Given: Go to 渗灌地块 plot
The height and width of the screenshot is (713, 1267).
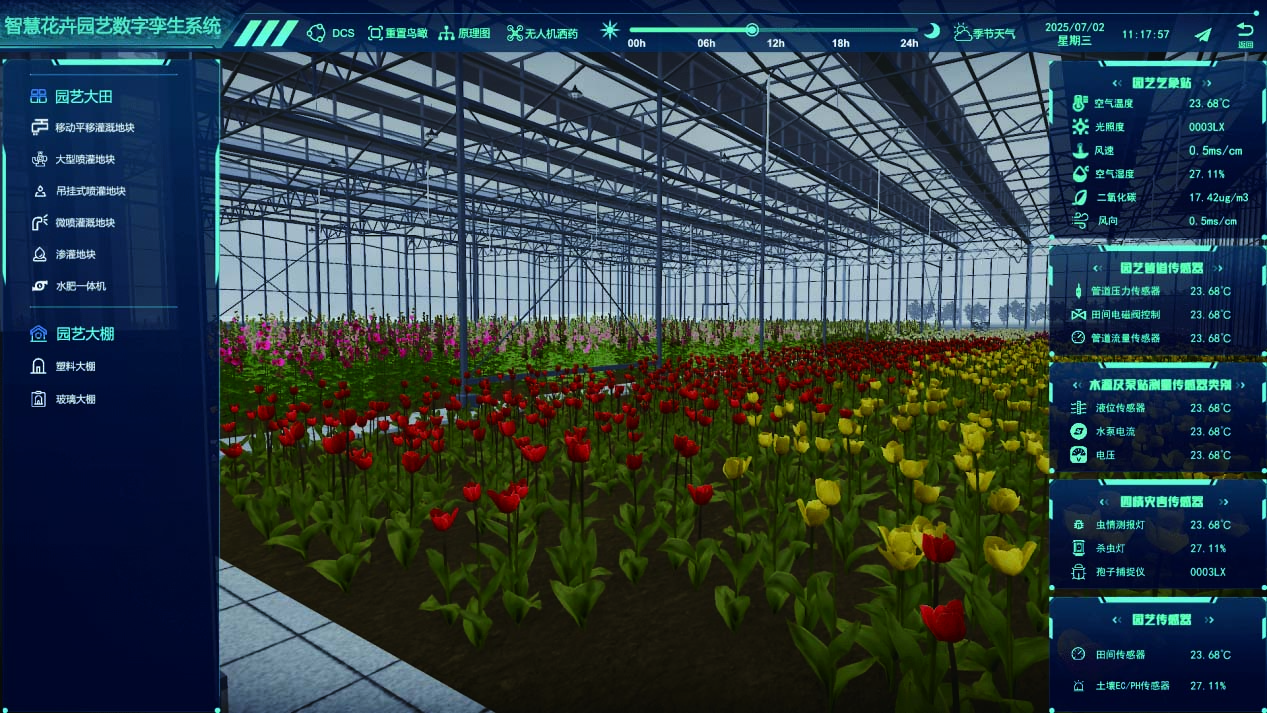Looking at the screenshot, I should click(x=75, y=255).
